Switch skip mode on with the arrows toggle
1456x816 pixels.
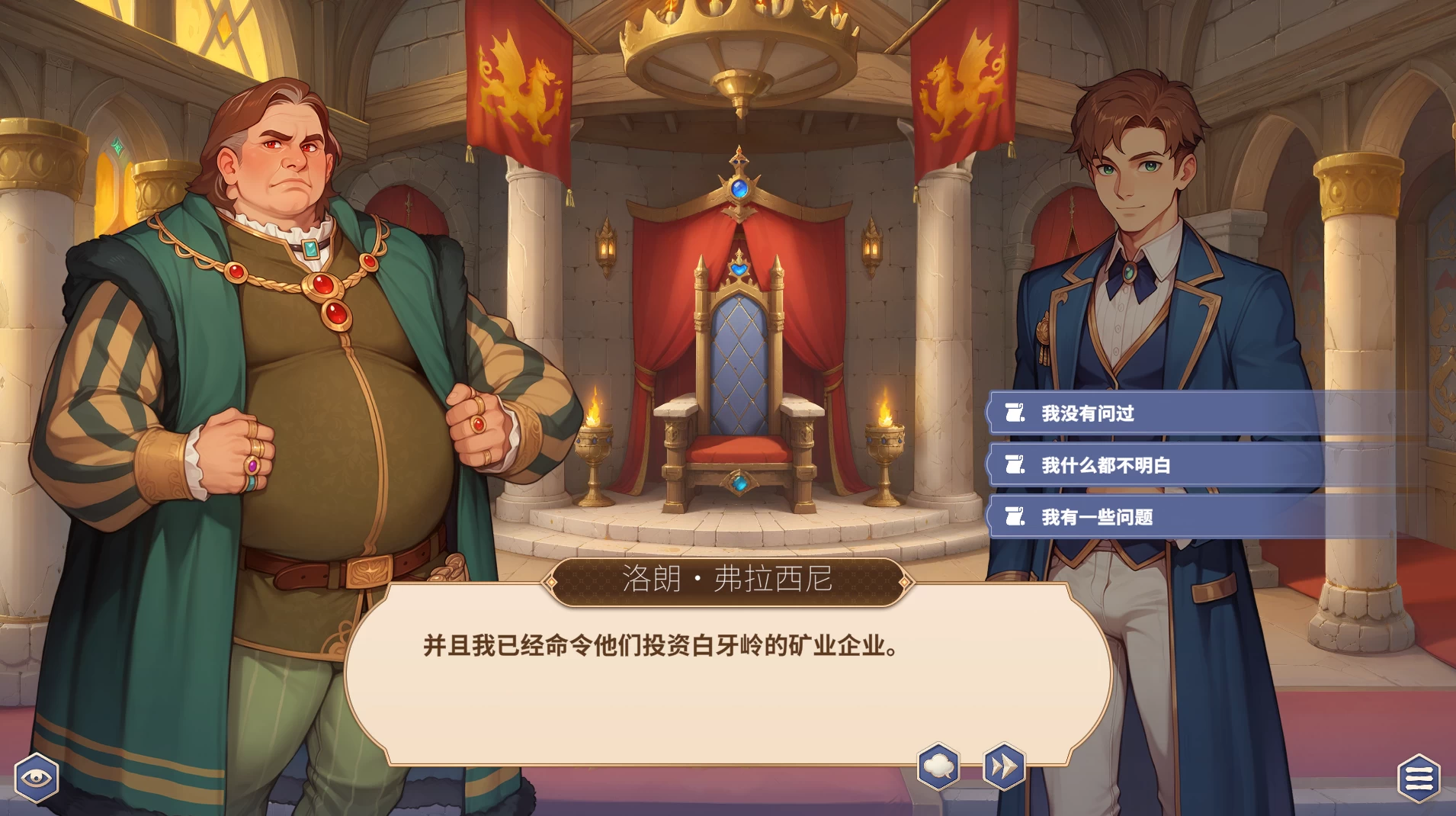(1002, 768)
